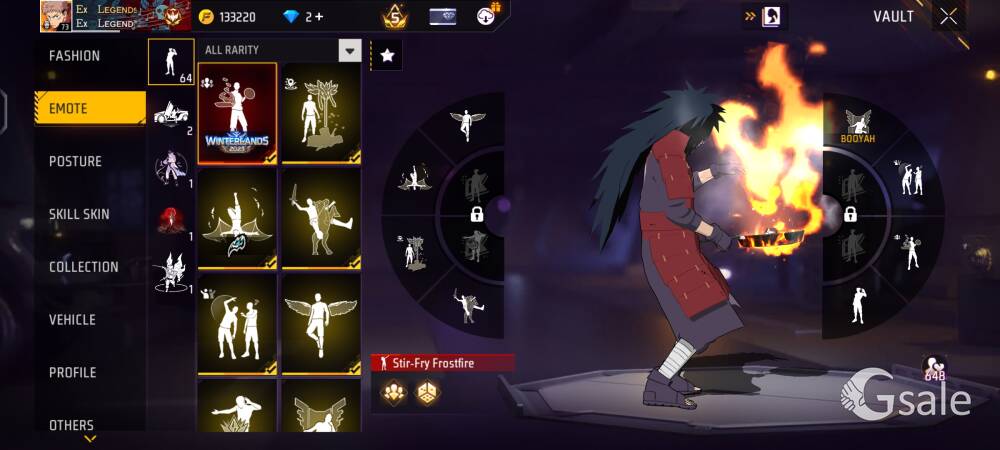Select the Vehicle category
Viewport: 1000px width, 450px height.
click(72, 320)
